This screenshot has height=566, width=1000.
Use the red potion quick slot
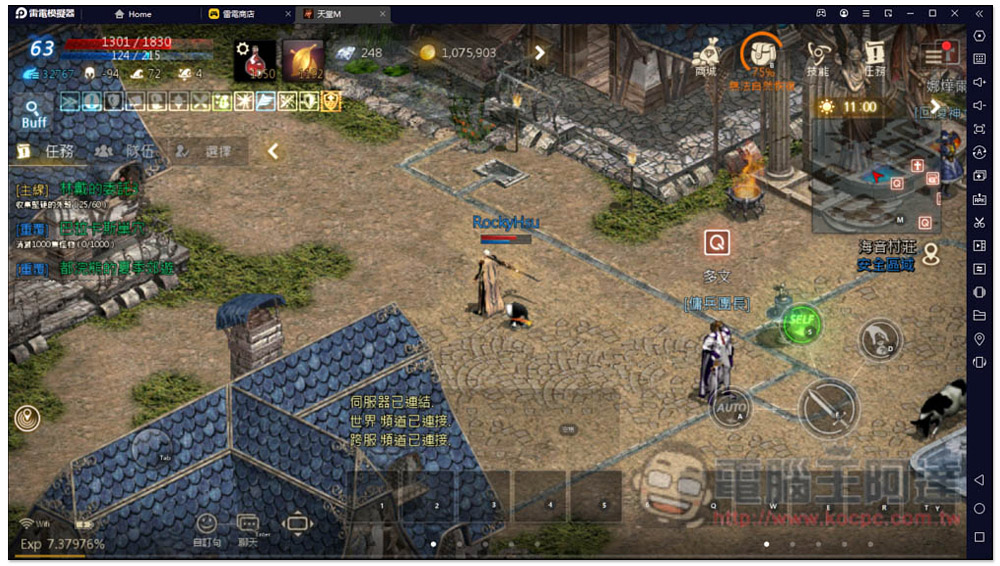(x=256, y=60)
